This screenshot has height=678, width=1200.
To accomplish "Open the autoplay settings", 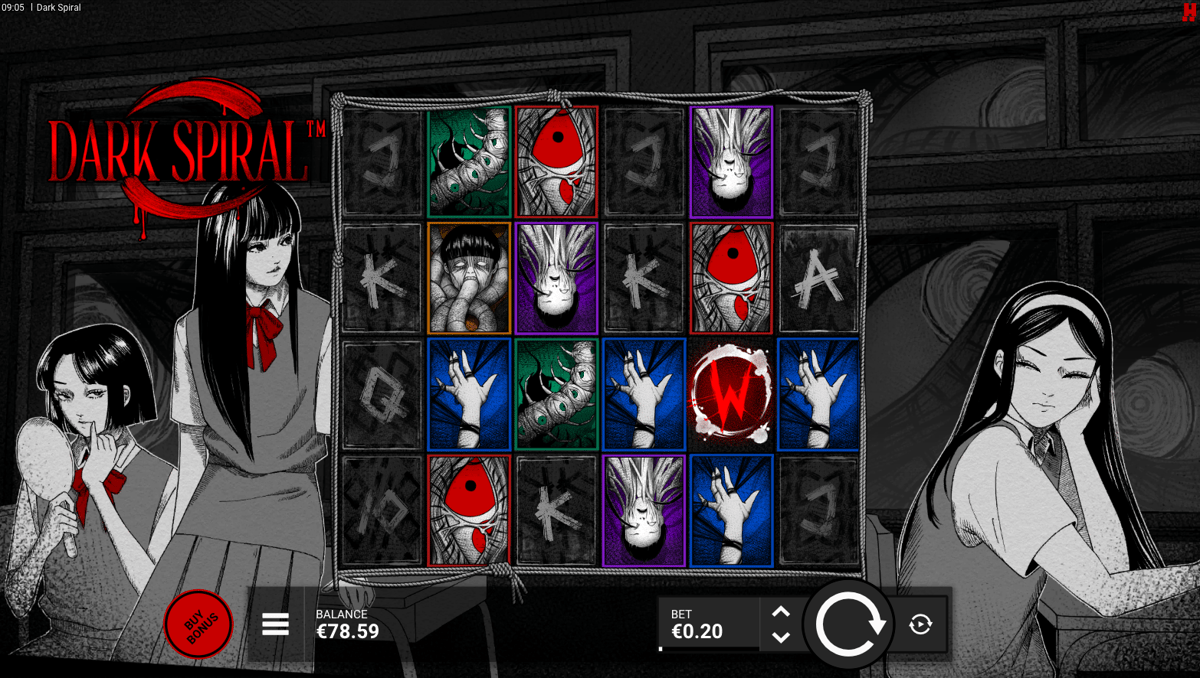I will tap(921, 625).
